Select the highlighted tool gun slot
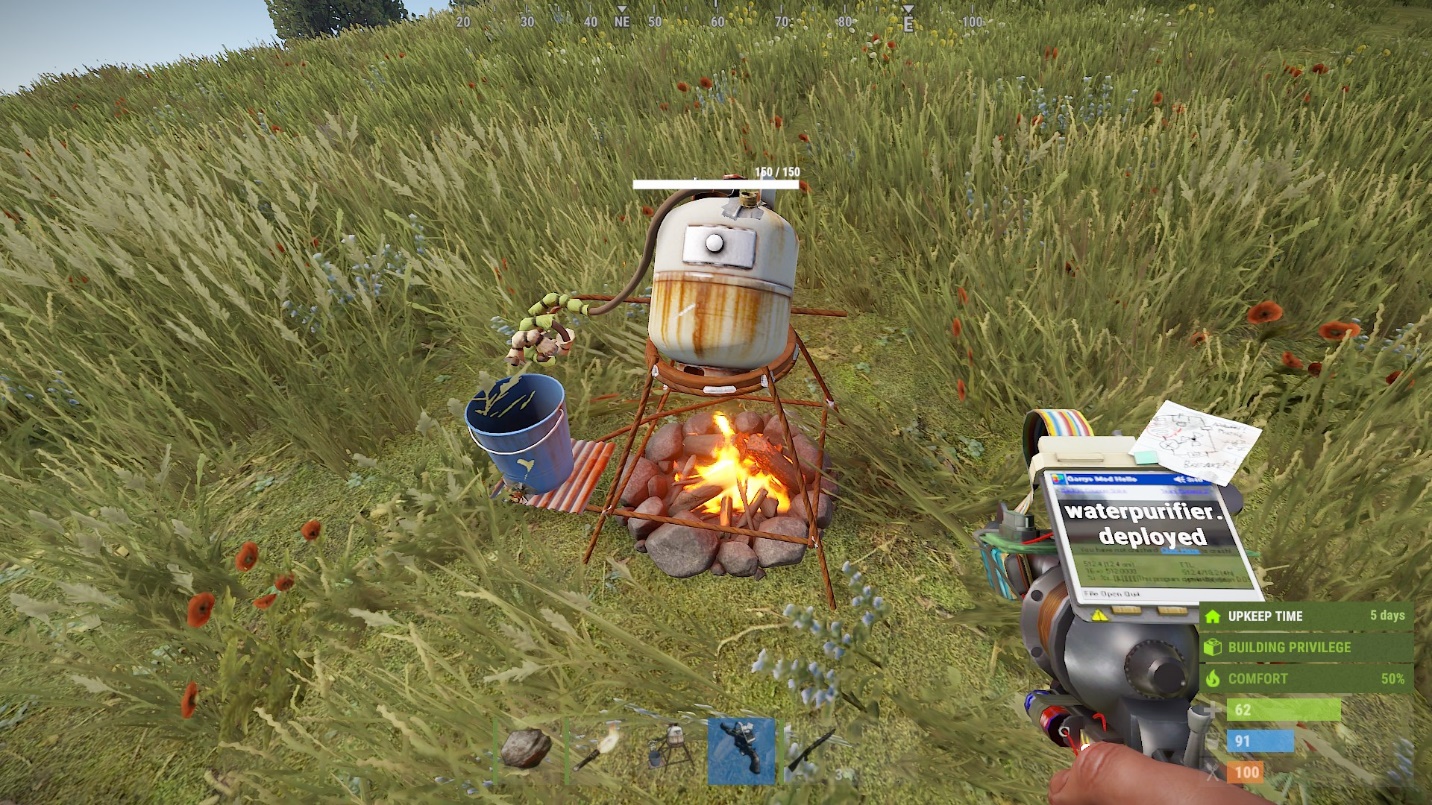Screen dimensions: 1432x805 (741, 750)
